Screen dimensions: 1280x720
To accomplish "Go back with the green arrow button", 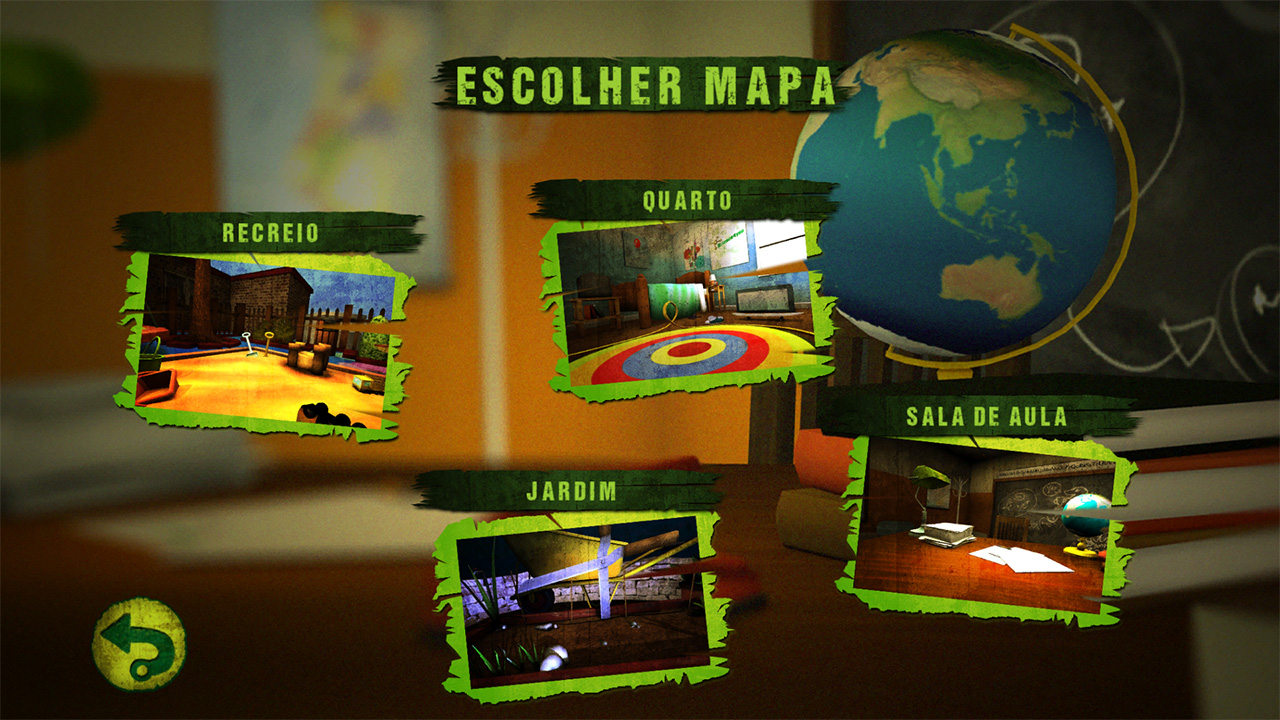I will (139, 644).
